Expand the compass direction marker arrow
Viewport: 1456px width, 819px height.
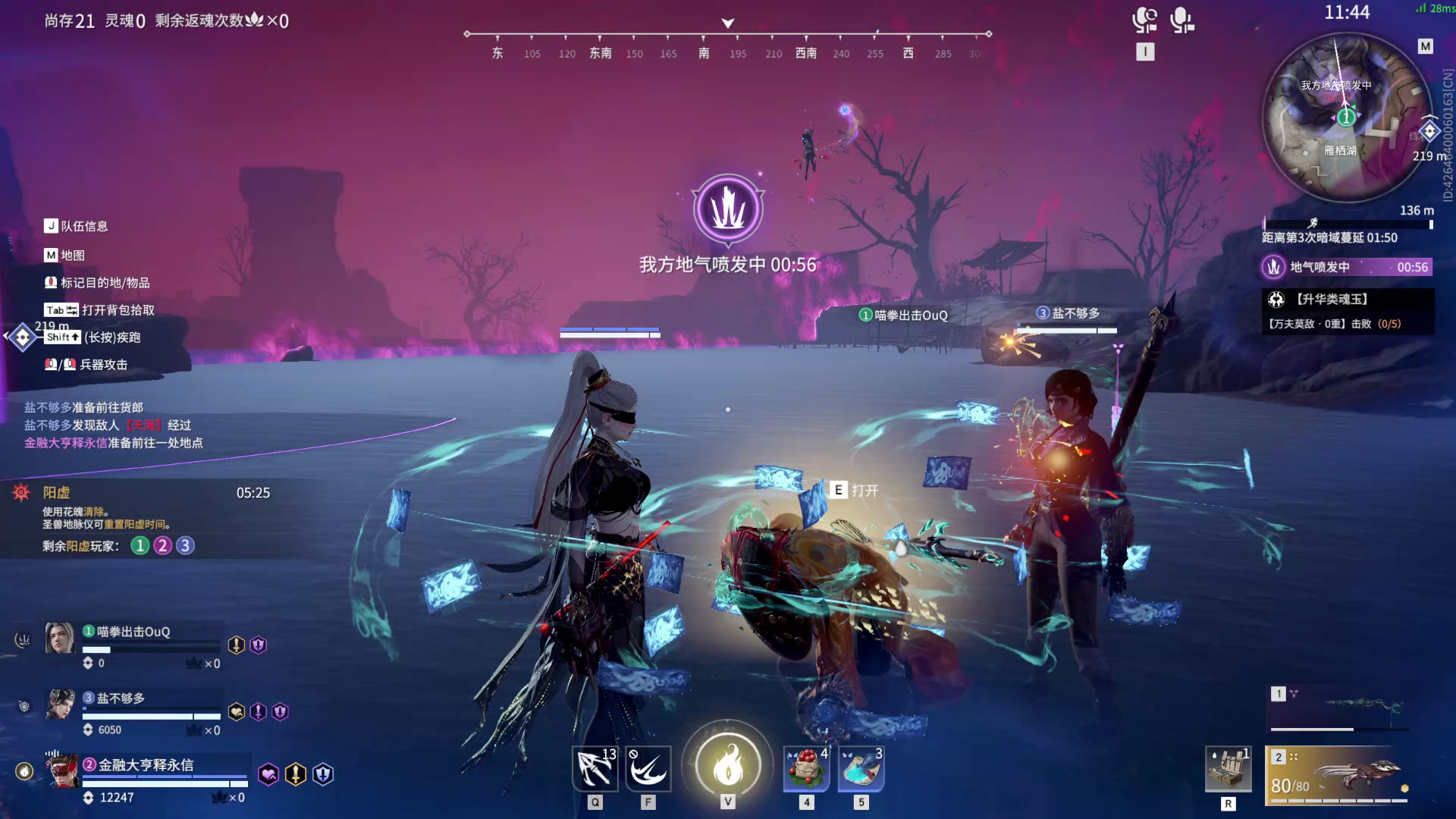[727, 23]
